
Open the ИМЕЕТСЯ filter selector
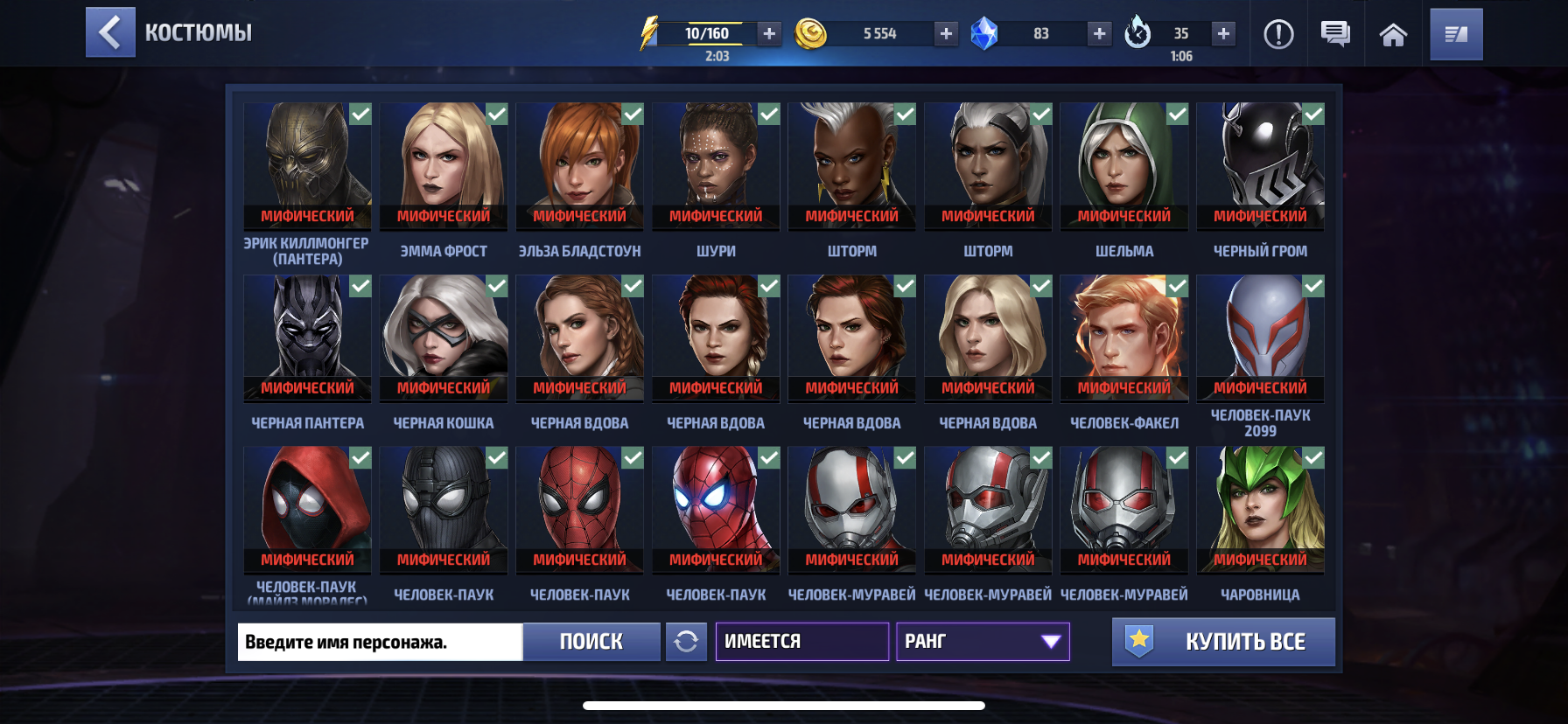pos(801,642)
